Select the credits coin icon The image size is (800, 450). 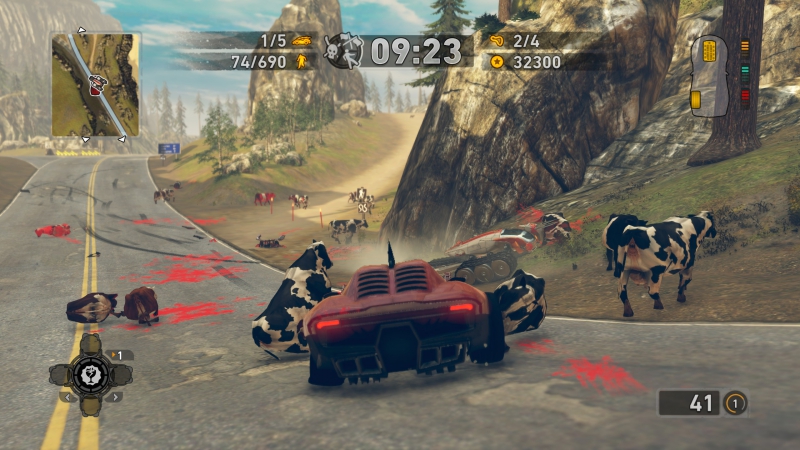click(495, 62)
